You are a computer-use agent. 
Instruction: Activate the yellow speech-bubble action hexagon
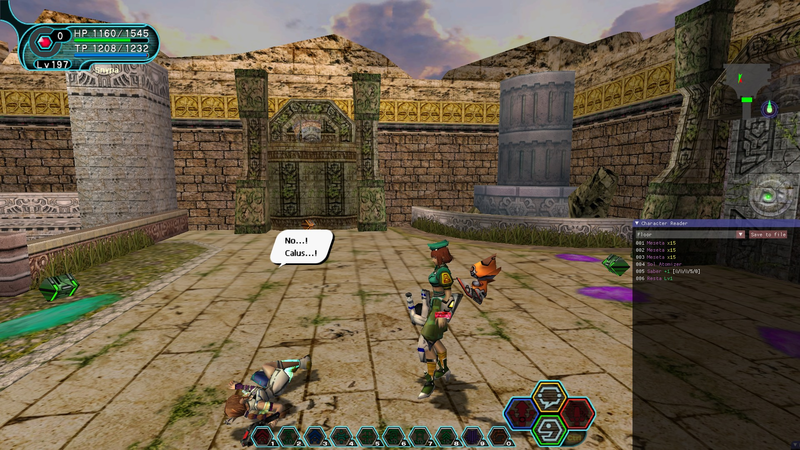pos(549,397)
